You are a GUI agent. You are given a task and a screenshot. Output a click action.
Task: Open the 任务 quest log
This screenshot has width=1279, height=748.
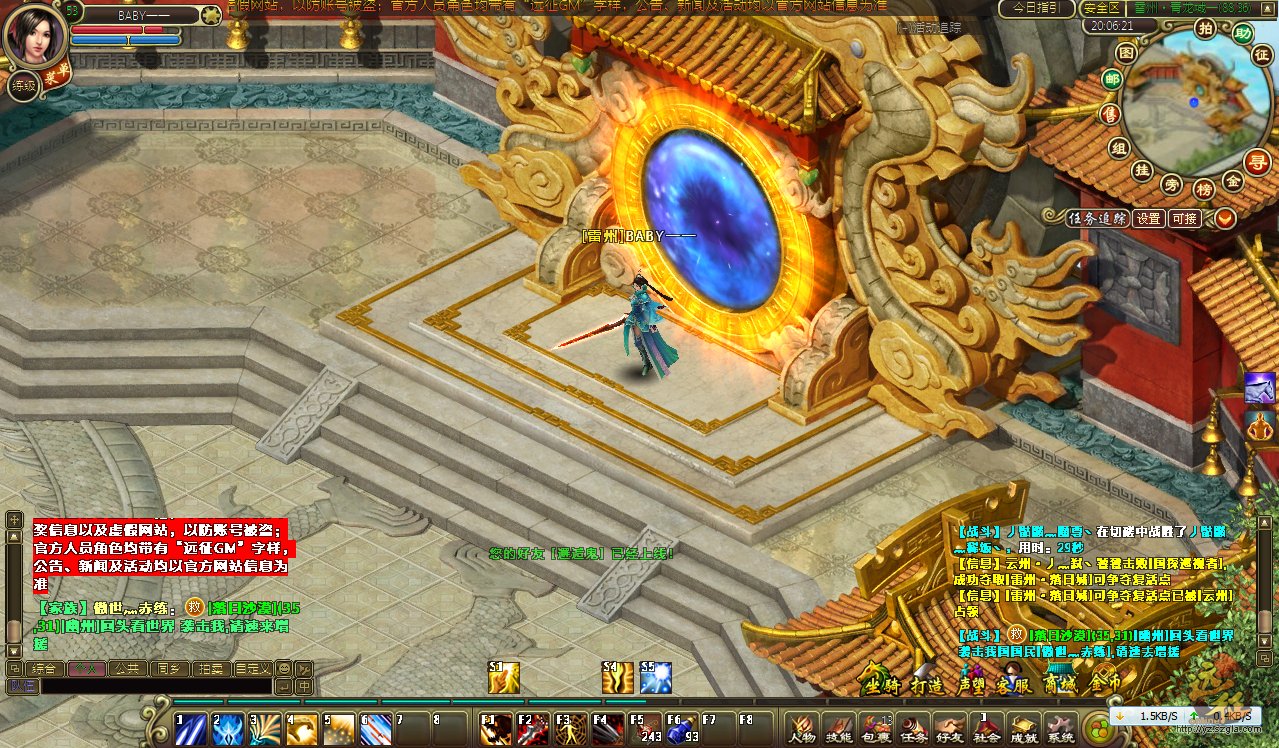click(913, 727)
